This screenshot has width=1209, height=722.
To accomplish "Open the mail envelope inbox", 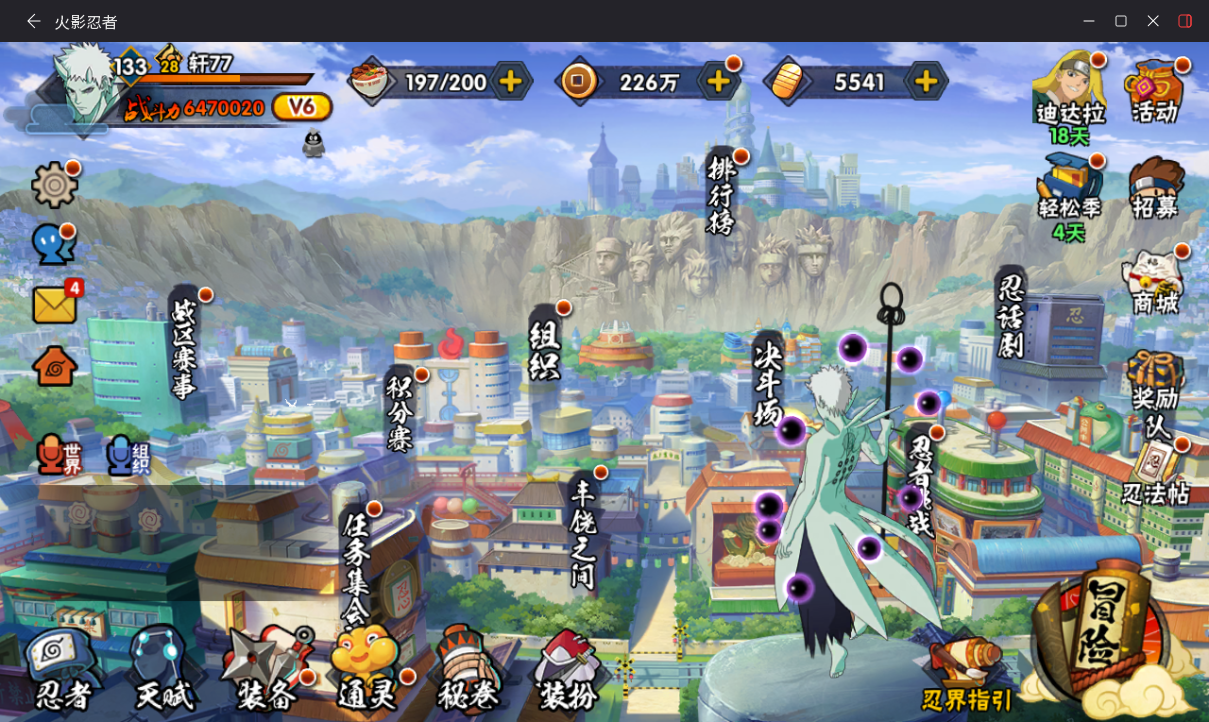I will (x=55, y=304).
